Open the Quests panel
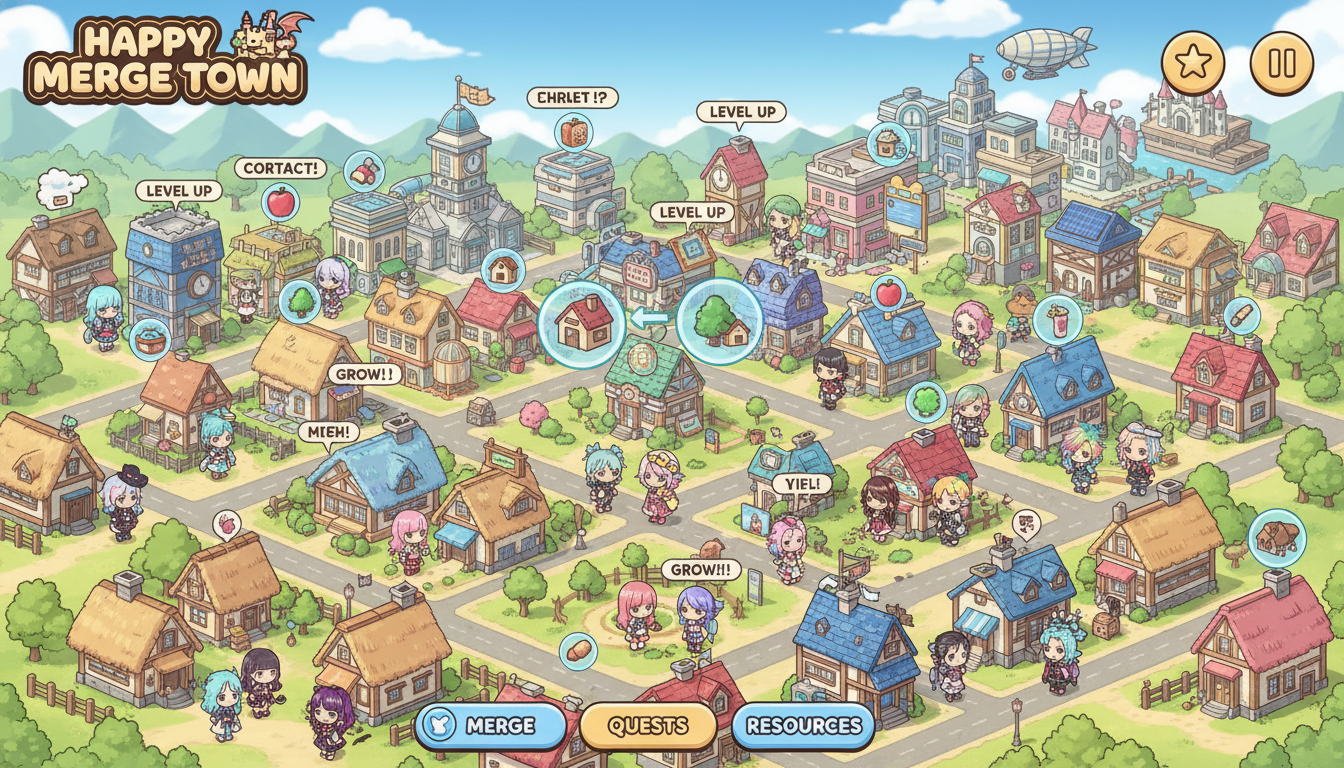The image size is (1344, 768). tap(648, 726)
